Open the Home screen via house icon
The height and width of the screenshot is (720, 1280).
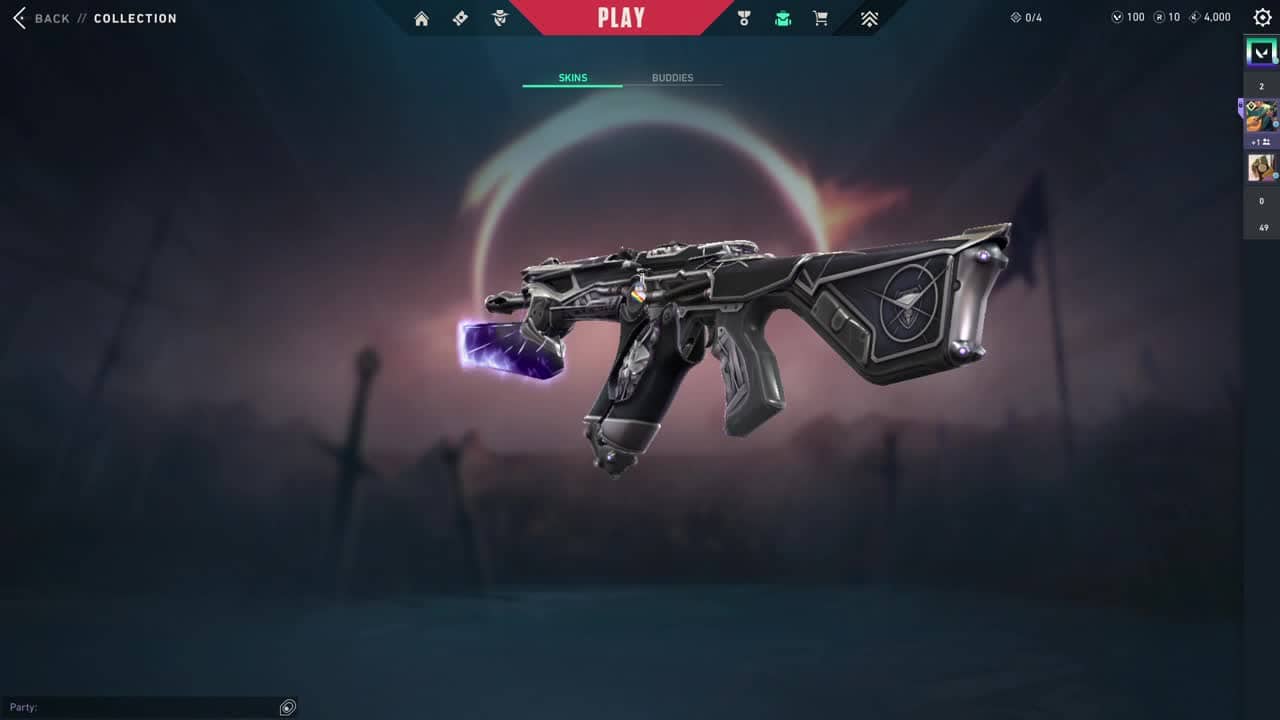[x=421, y=18]
